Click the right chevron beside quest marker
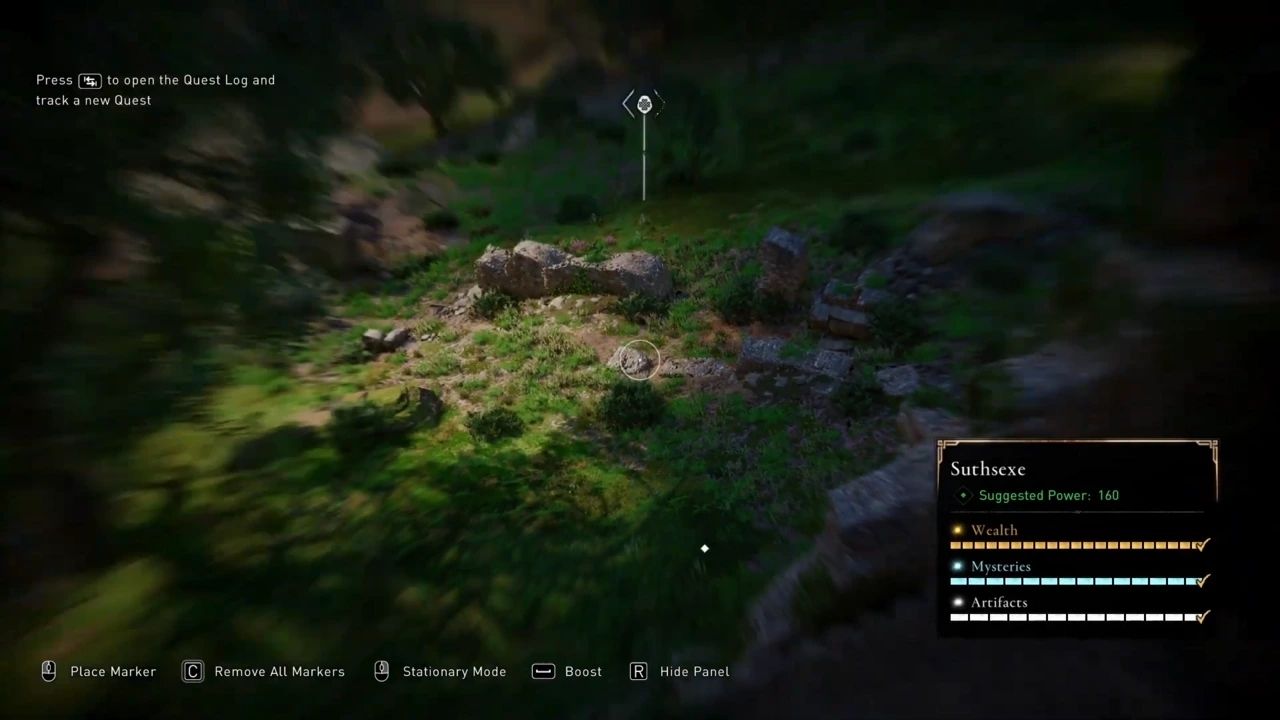The width and height of the screenshot is (1280, 720). pyautogui.click(x=661, y=103)
